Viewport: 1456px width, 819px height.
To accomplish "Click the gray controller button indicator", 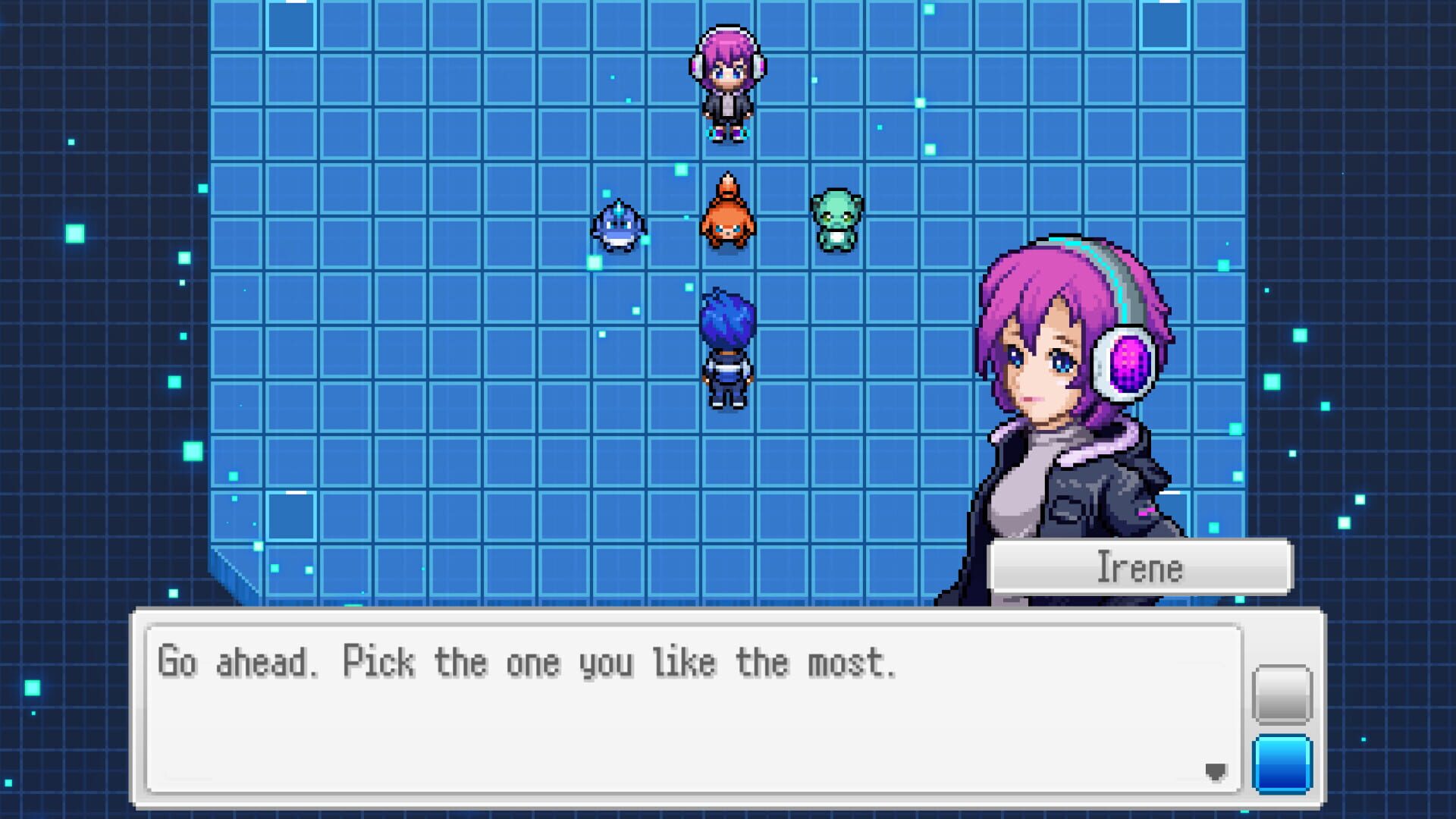I will (1283, 695).
